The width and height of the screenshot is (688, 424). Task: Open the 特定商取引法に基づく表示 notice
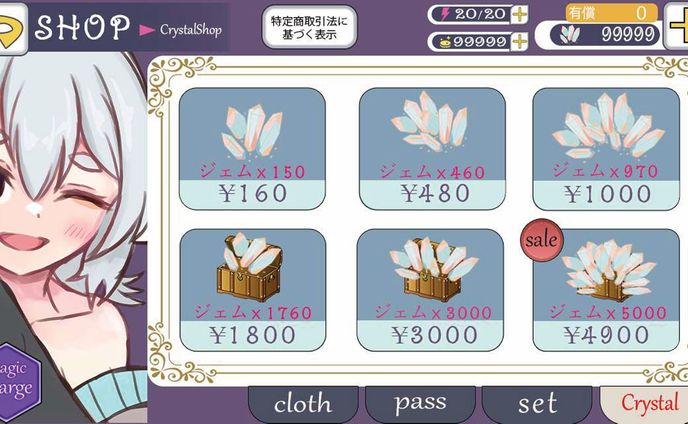pyautogui.click(x=309, y=27)
